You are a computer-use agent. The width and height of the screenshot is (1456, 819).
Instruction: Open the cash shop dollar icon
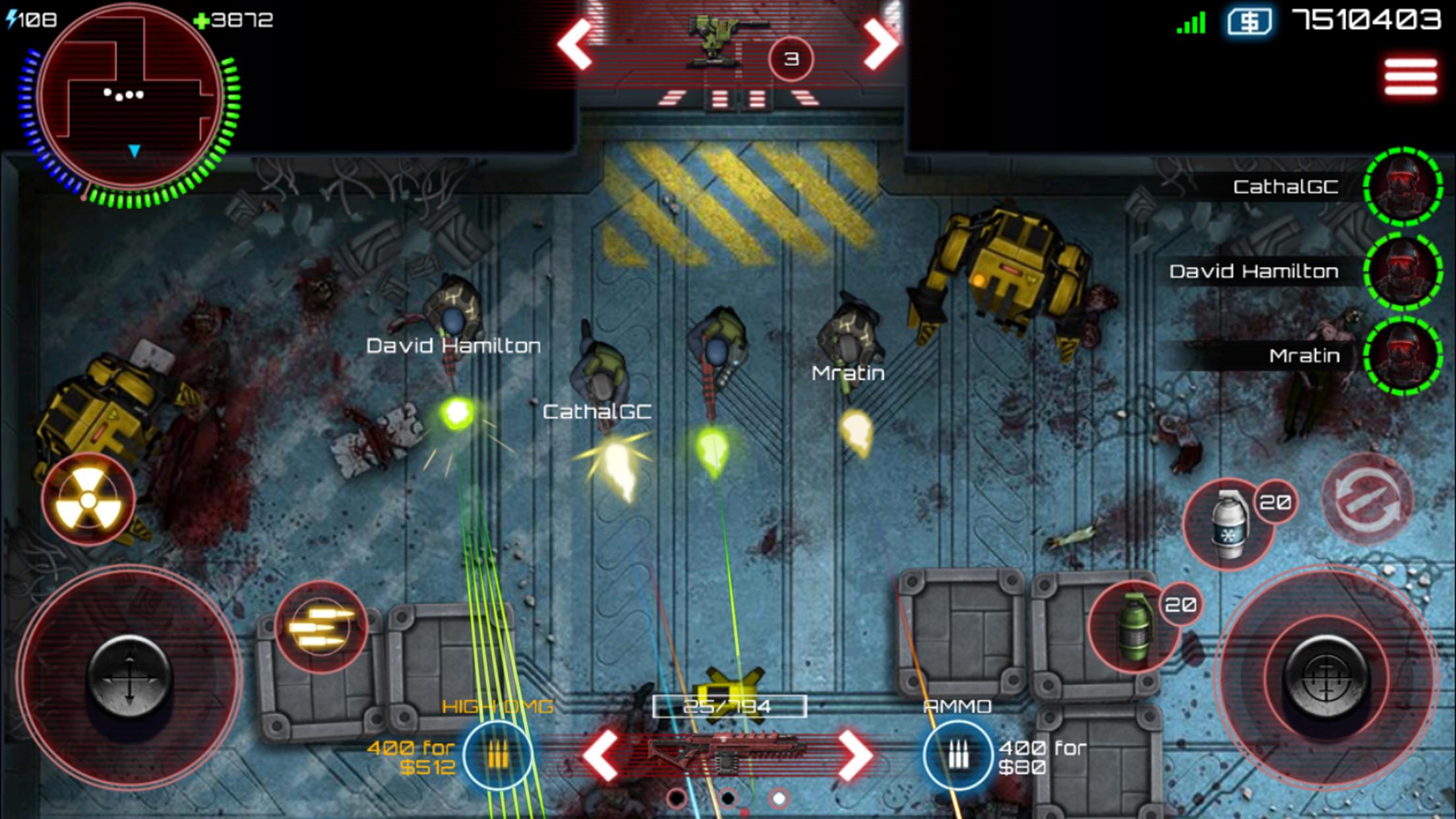tap(1250, 21)
